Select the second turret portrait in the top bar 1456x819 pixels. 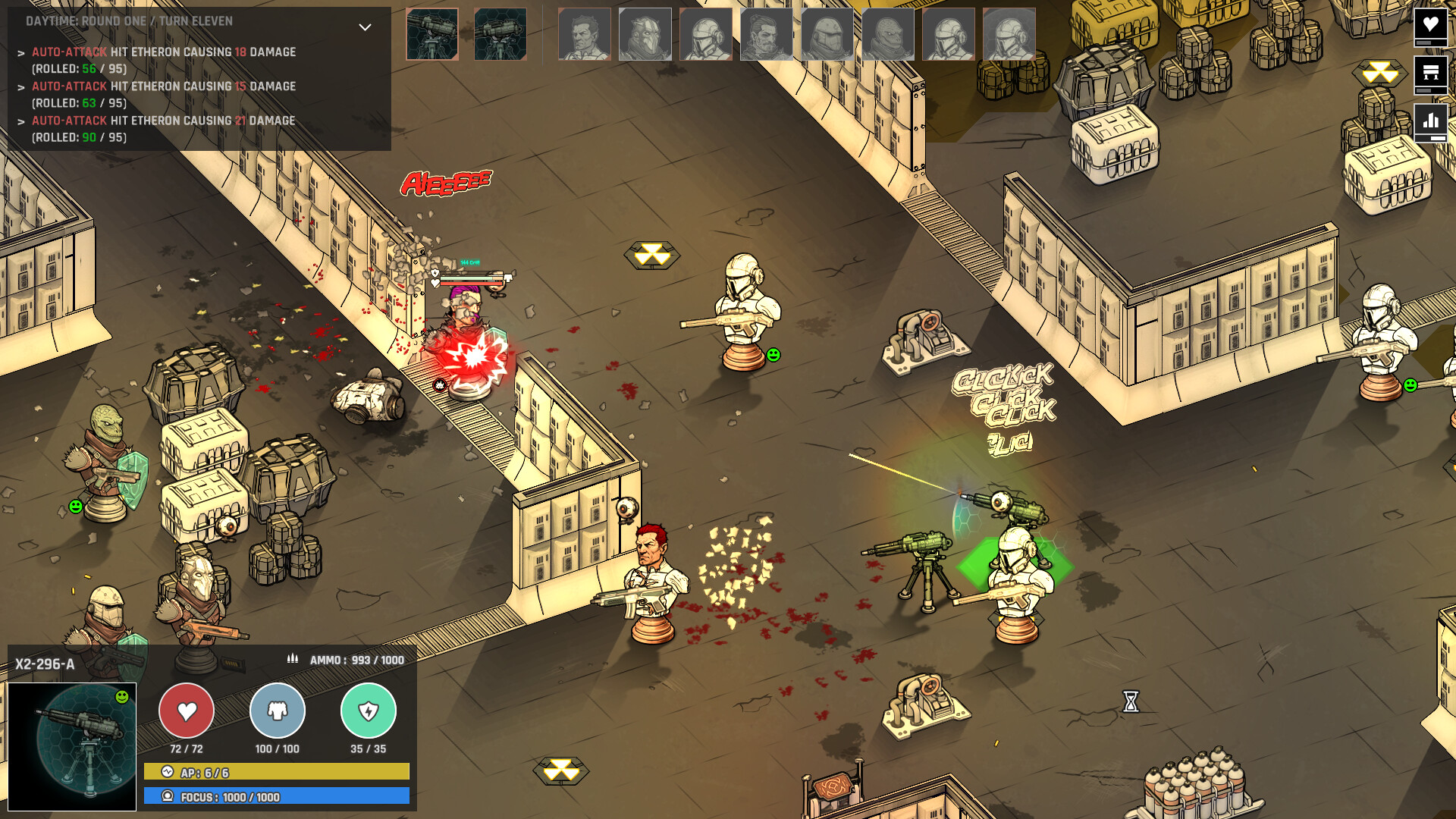[500, 34]
